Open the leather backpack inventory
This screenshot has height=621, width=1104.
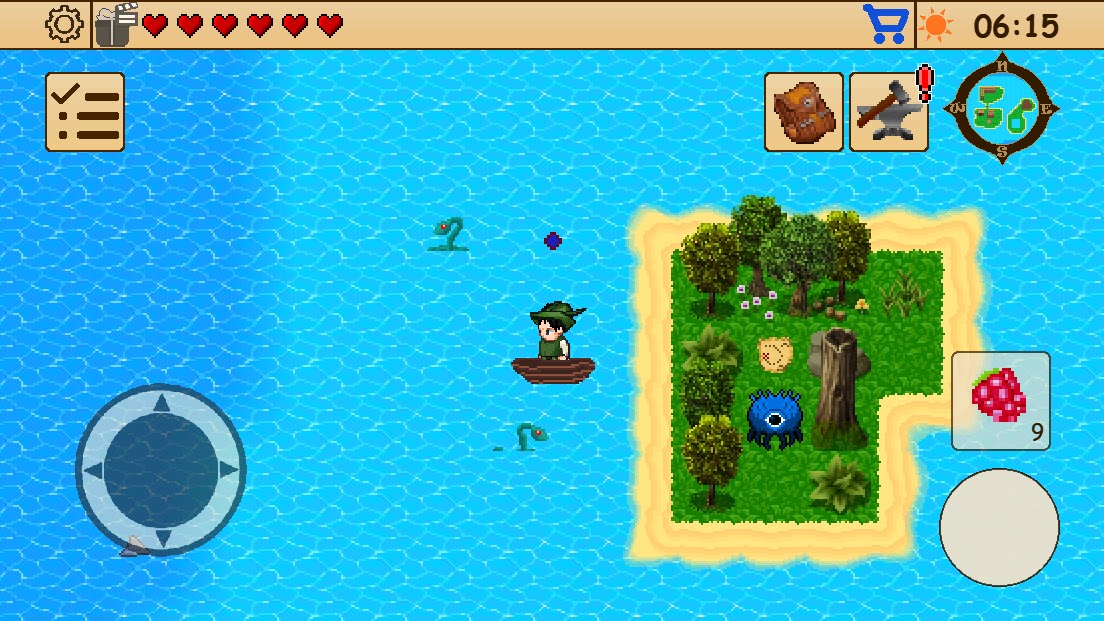point(804,112)
